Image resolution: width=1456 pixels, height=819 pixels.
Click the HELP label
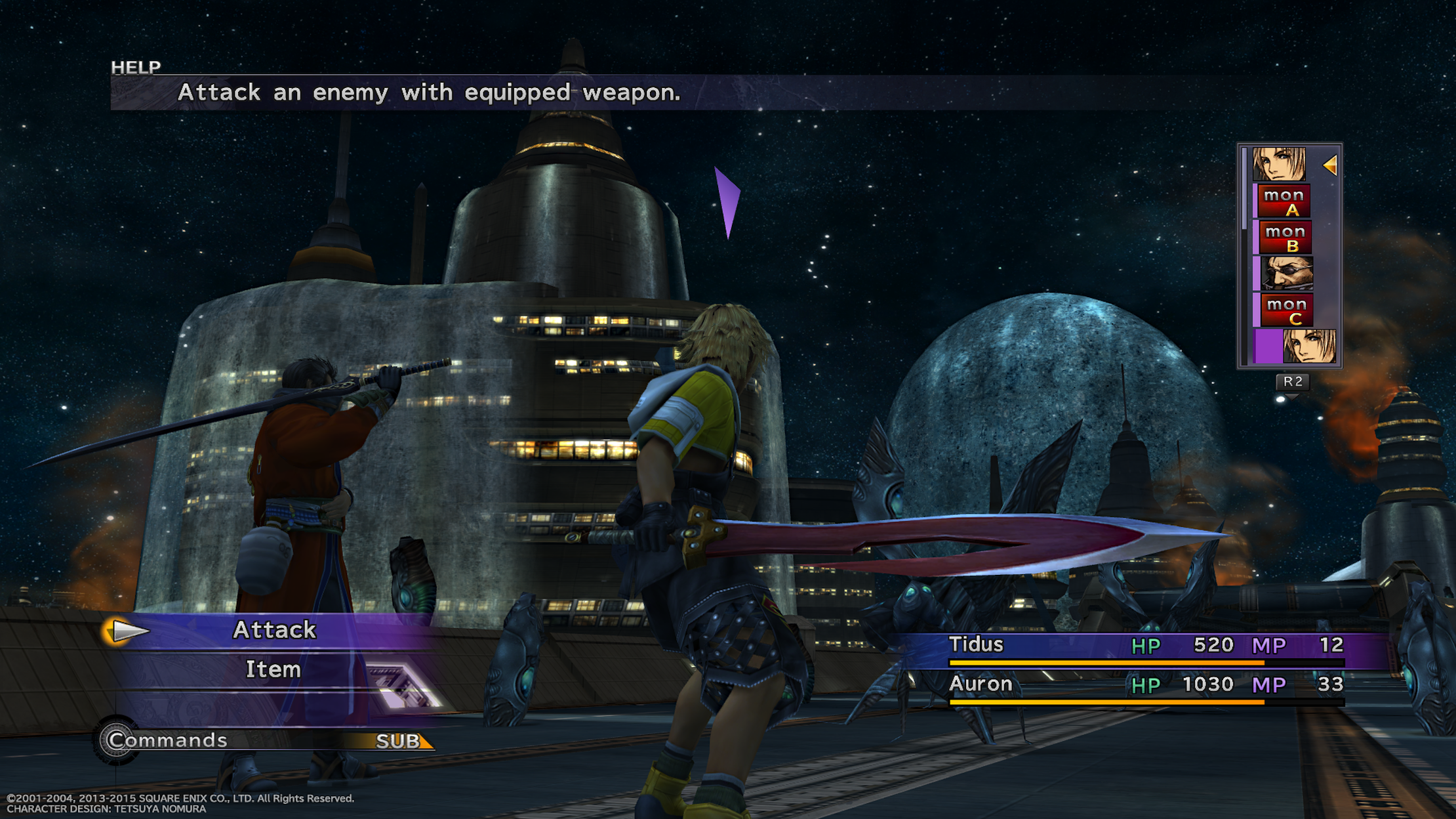(134, 66)
